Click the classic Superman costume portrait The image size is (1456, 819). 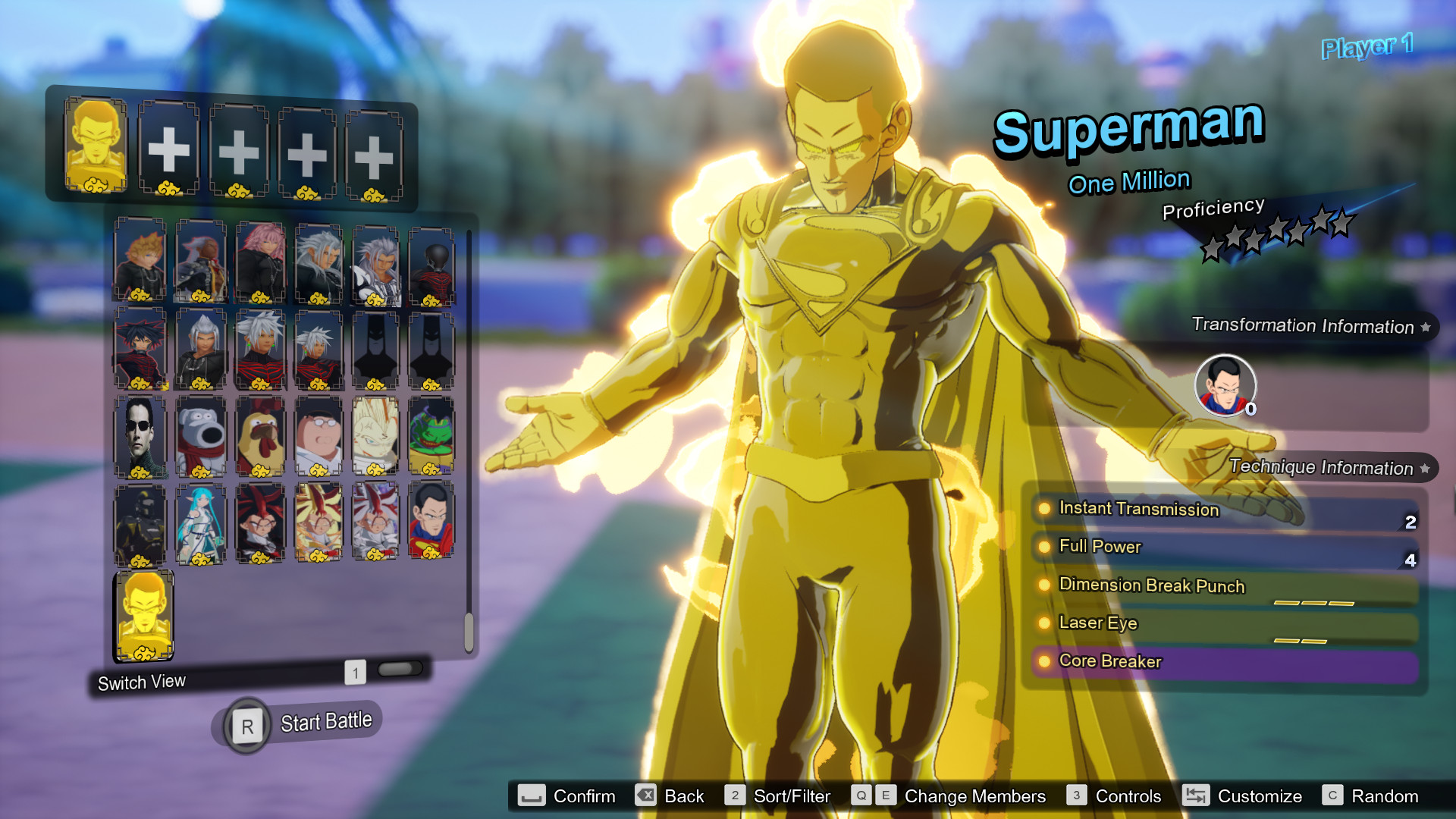(x=432, y=525)
